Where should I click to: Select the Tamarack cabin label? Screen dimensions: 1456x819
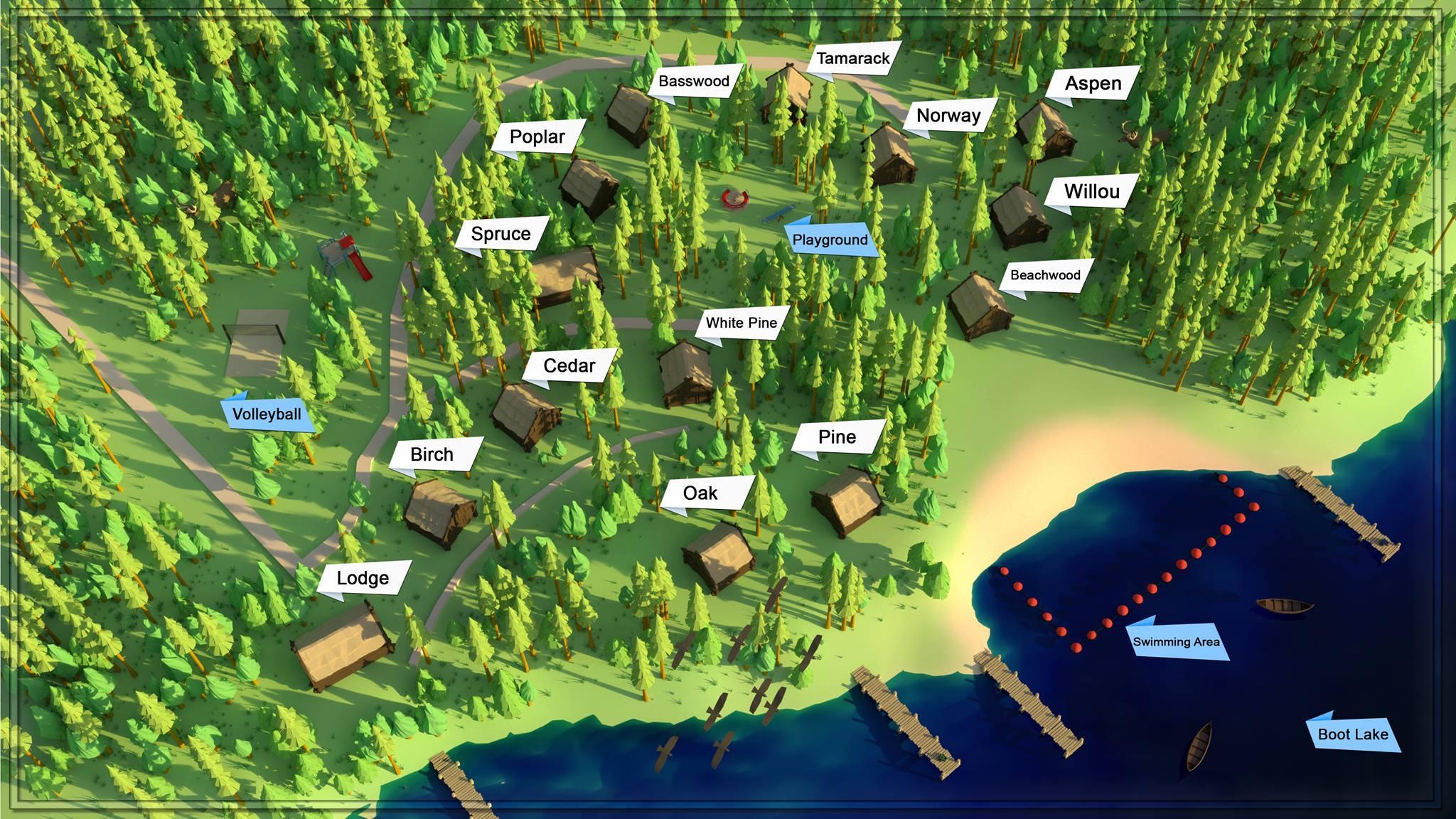click(x=852, y=58)
